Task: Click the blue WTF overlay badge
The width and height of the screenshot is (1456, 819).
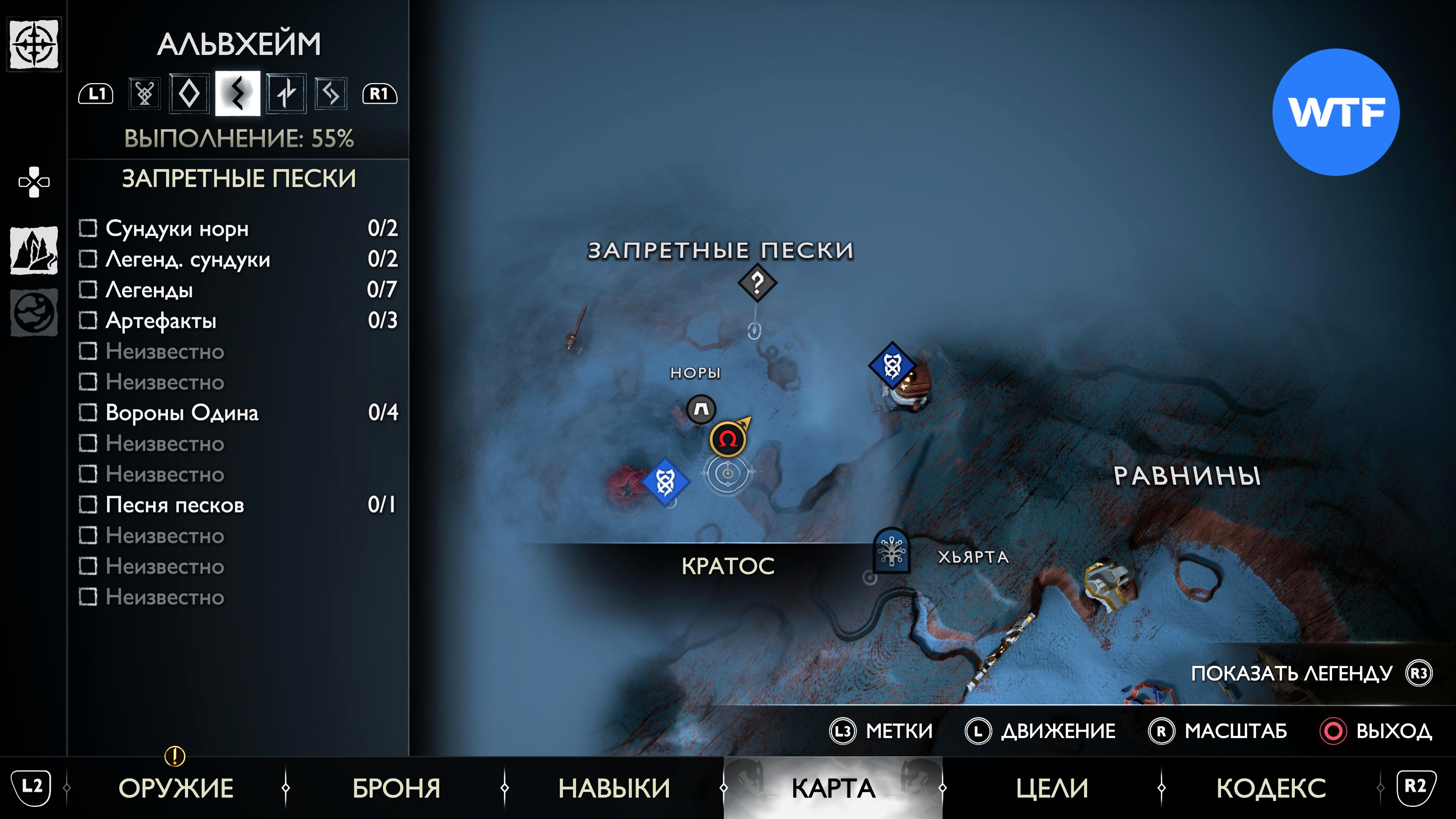Action: pos(1335,112)
